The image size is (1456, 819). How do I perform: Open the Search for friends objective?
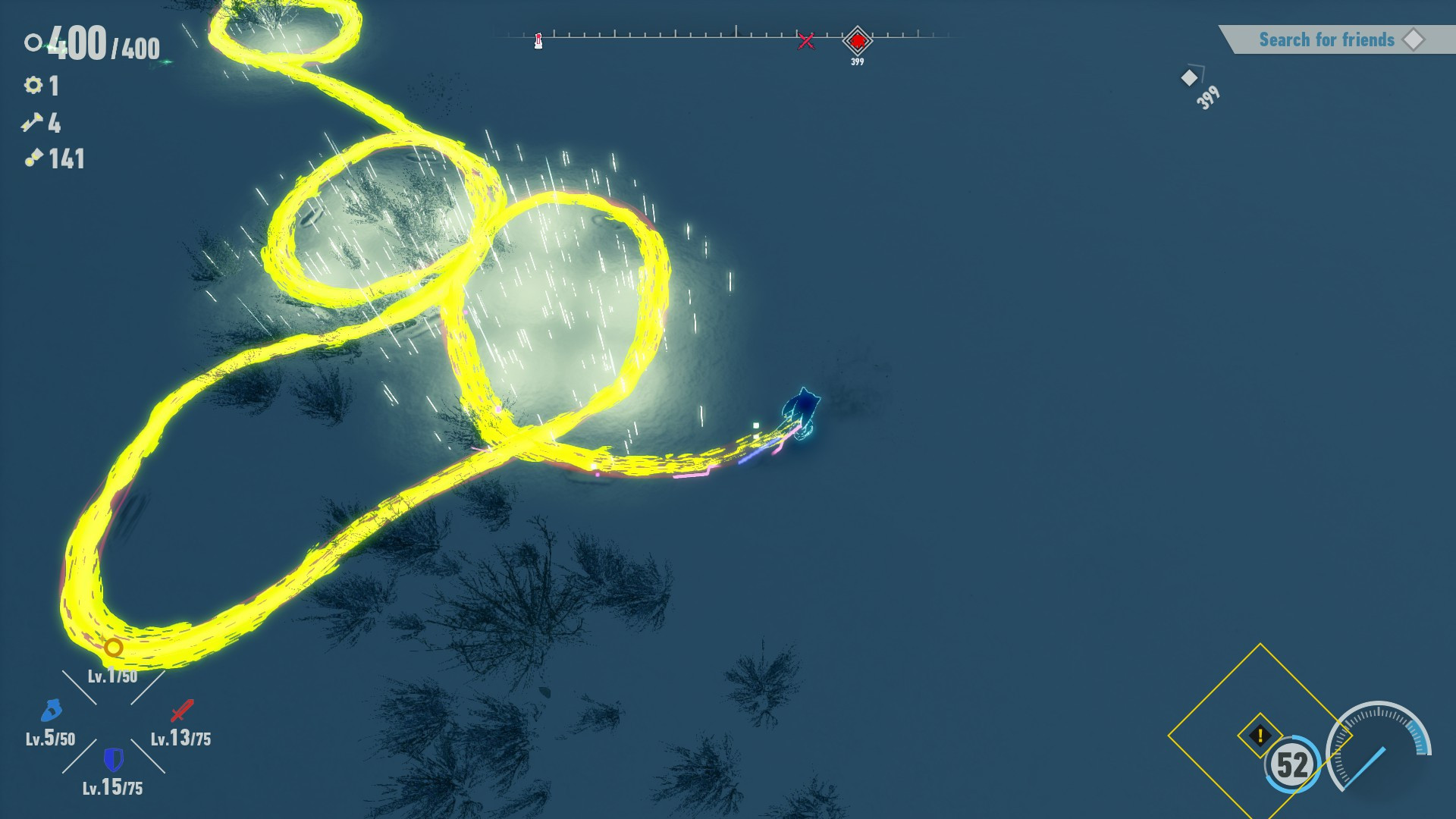1327,39
